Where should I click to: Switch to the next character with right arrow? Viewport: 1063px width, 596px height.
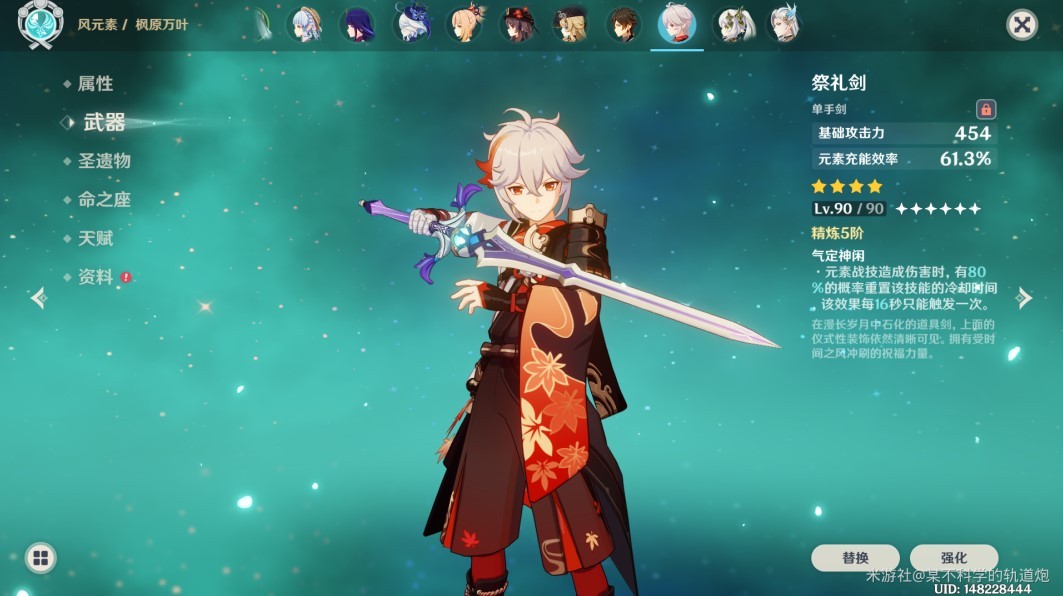1024,298
